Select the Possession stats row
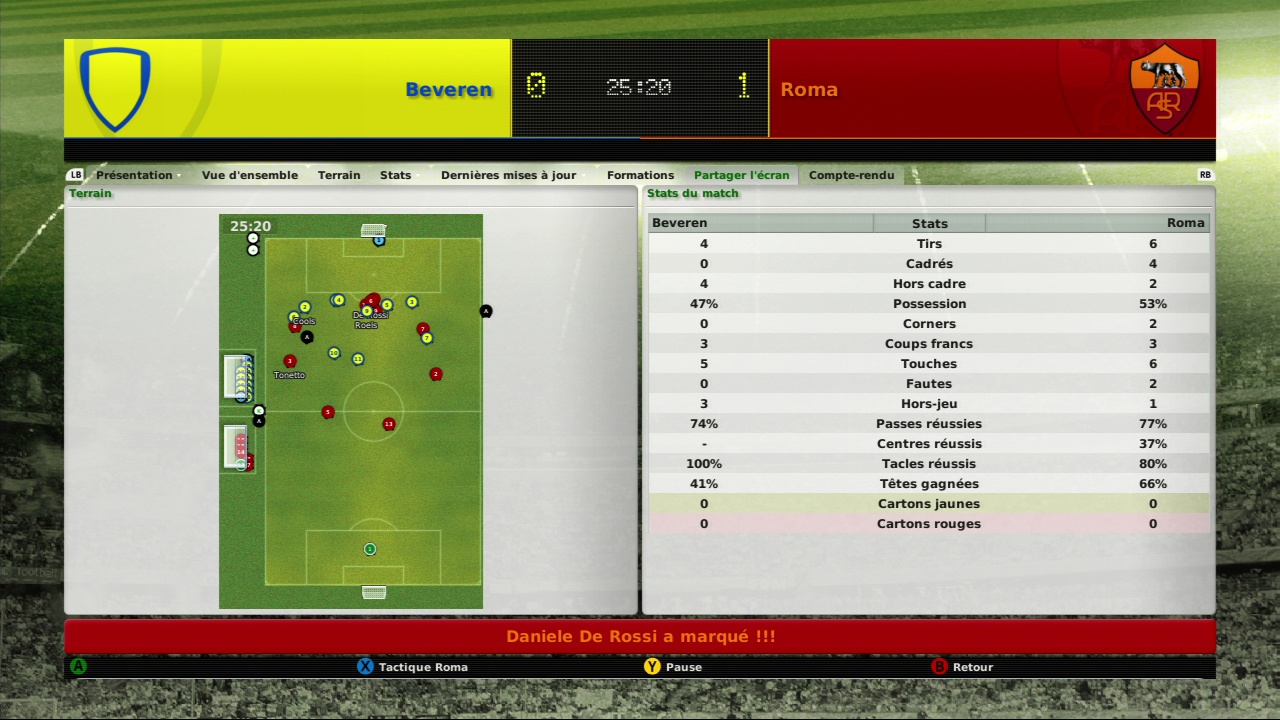Viewport: 1280px width, 720px height. (929, 304)
